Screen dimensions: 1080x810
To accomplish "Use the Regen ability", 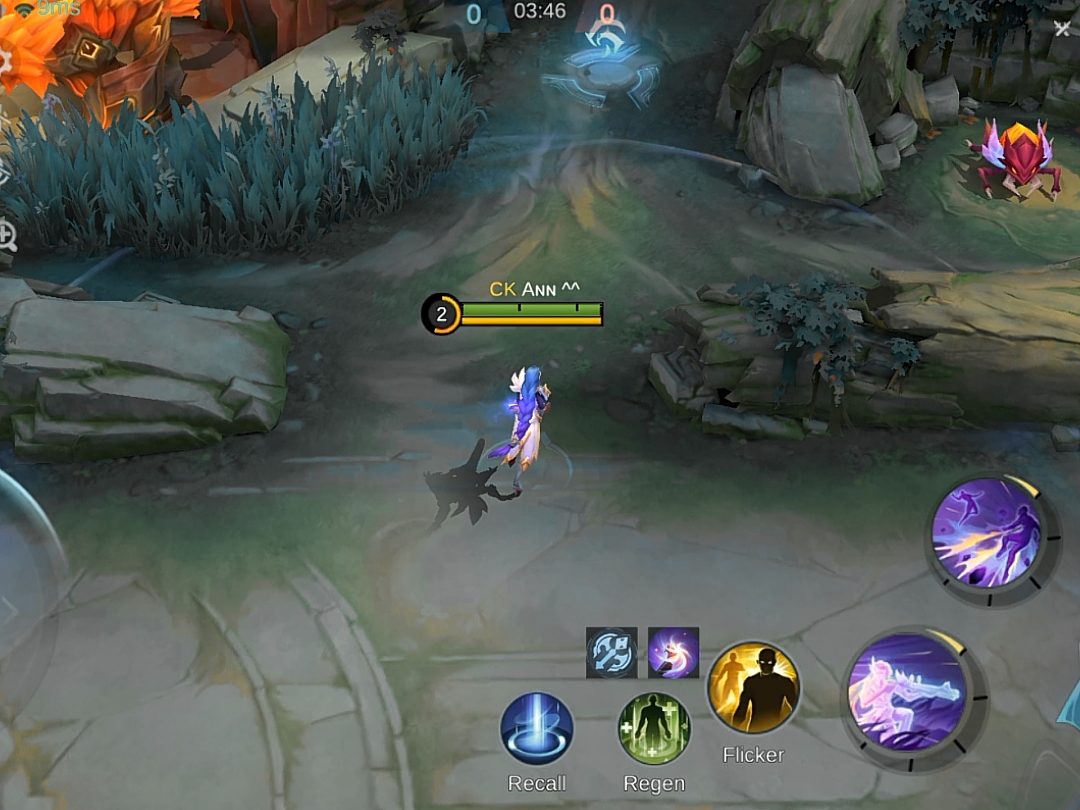I will coord(654,729).
